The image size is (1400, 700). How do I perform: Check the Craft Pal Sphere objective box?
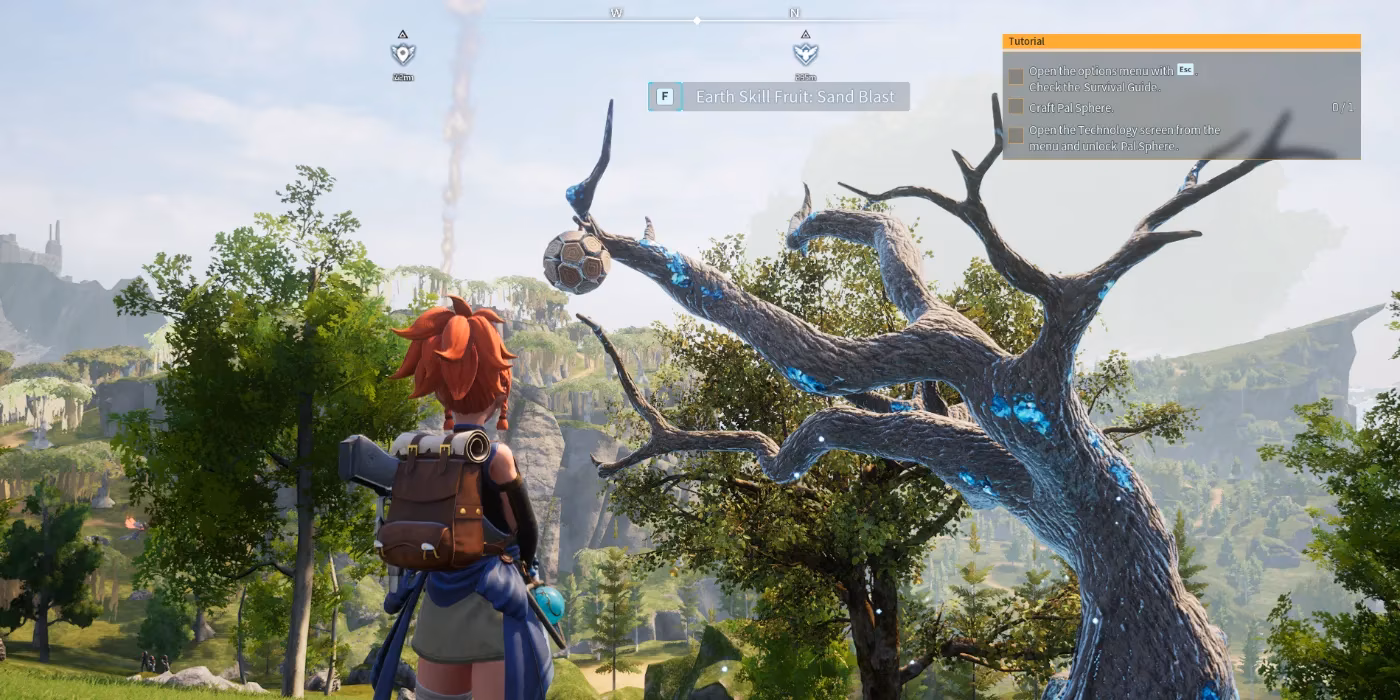pos(1016,106)
